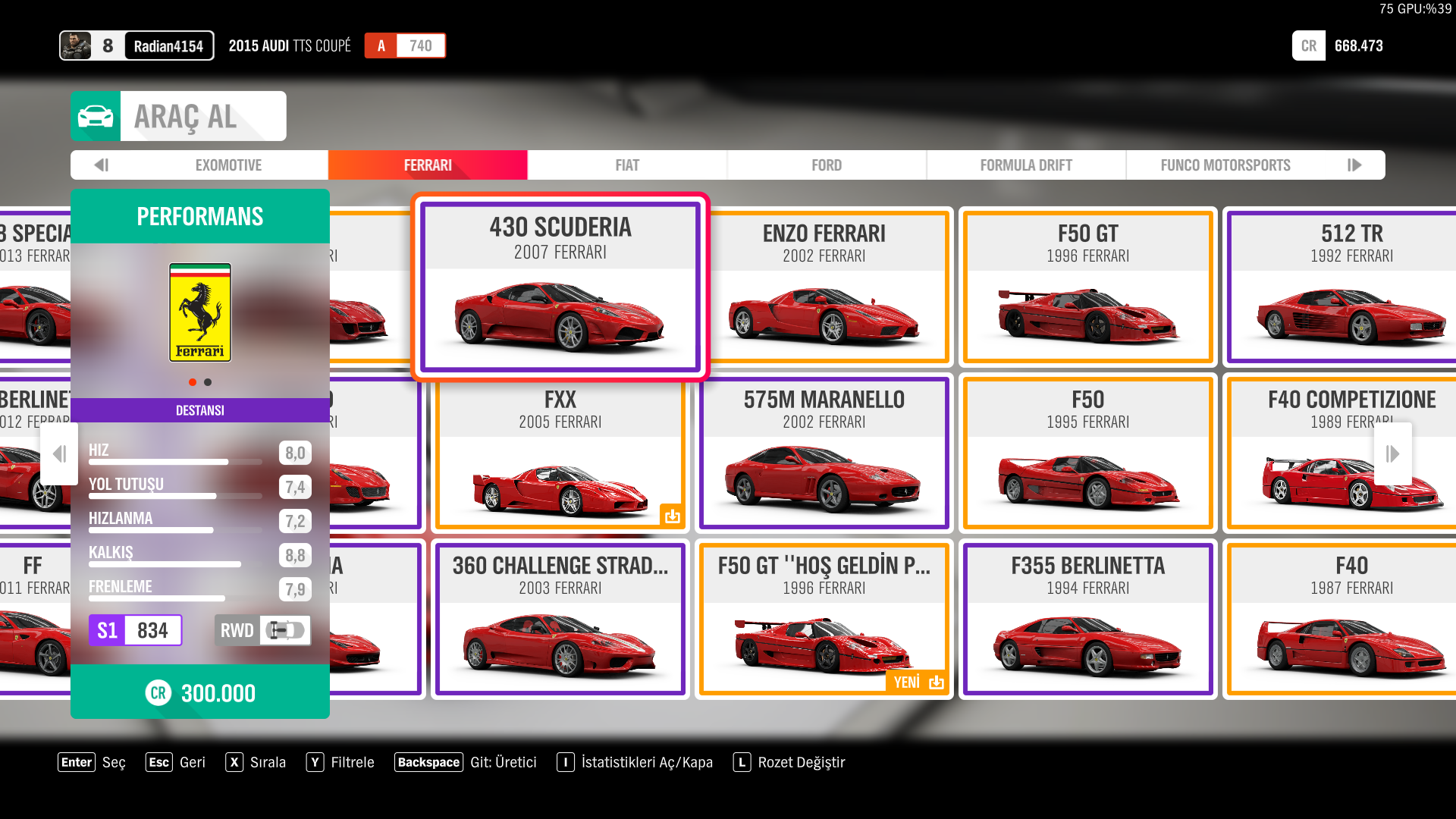1456x819 pixels.
Task: Choose the Formula Drift tab
Action: pyautogui.click(x=1026, y=165)
